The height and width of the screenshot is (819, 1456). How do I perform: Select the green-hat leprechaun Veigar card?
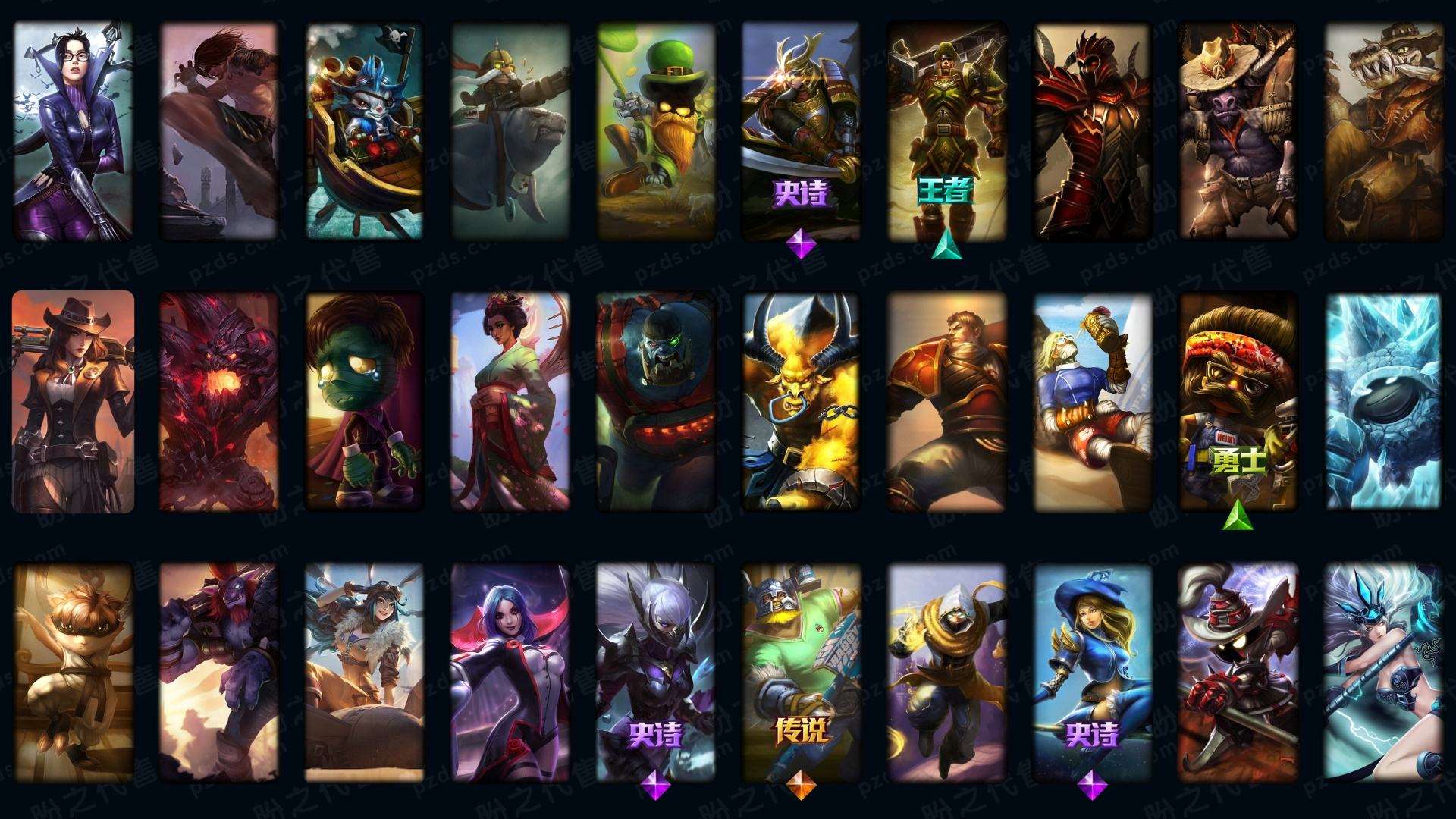coord(656,130)
